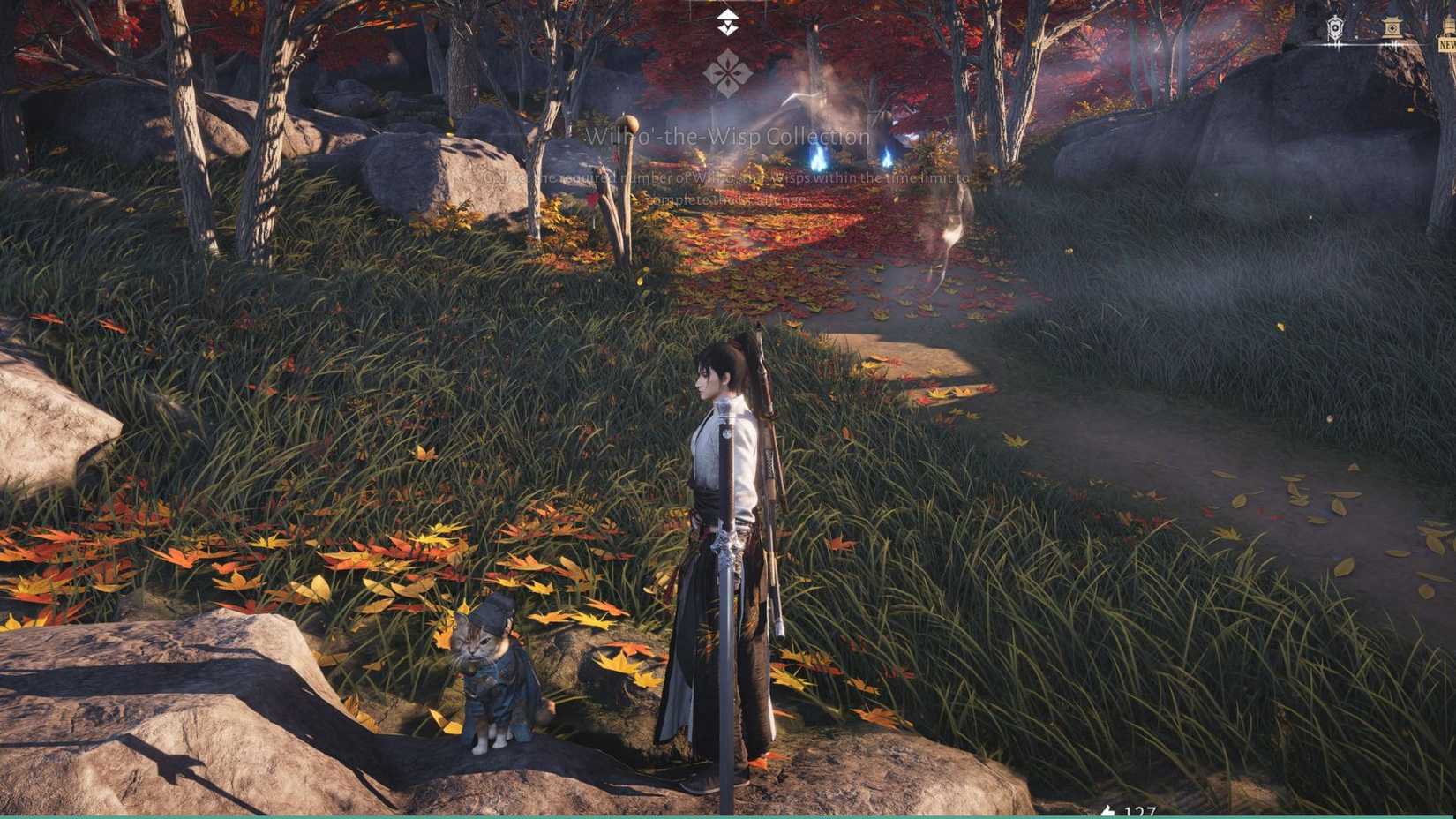Open the partially visible icon with NEW badge
Viewport: 1456px width, 819px height.
click(x=1447, y=25)
